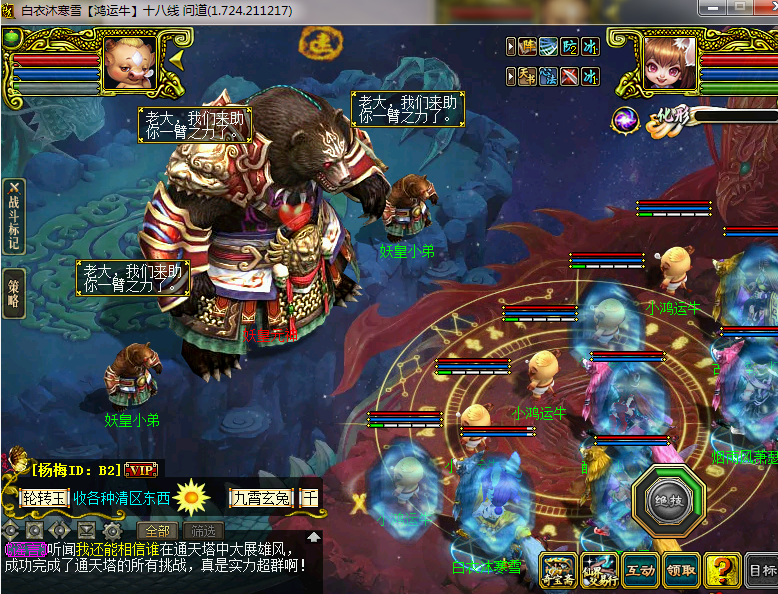This screenshot has height=594, width=778.
Task: Open the 战斗标记 battle marker panel
Action: tap(14, 215)
